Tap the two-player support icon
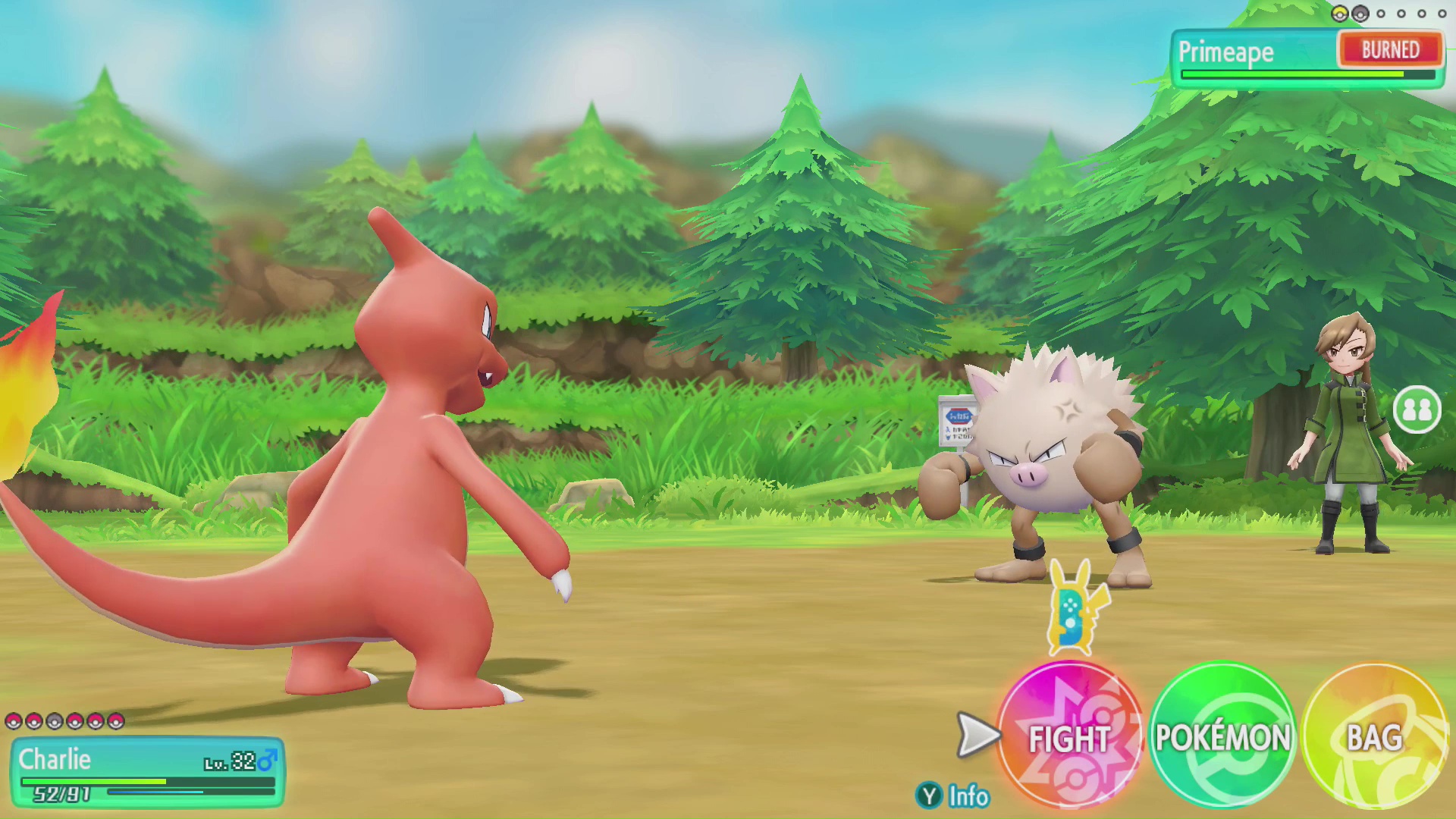This screenshot has height=819, width=1456. (x=1417, y=410)
